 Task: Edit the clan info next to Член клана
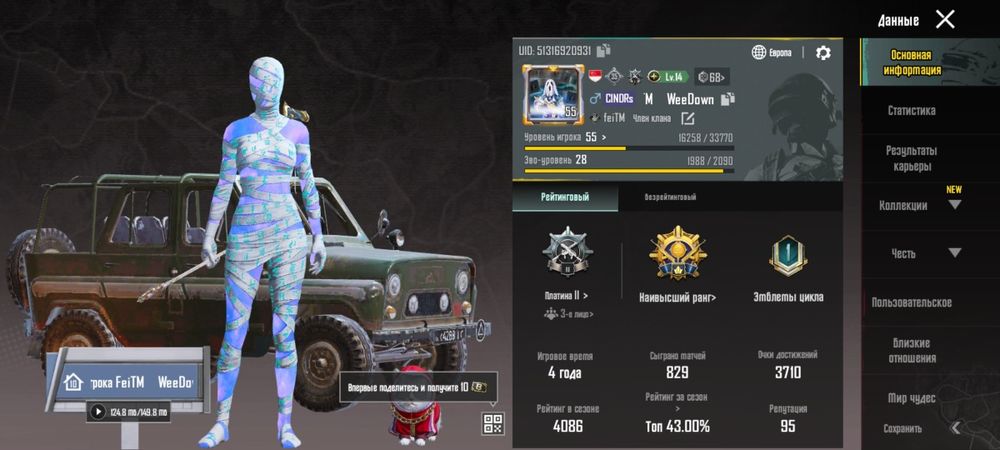pos(688,119)
